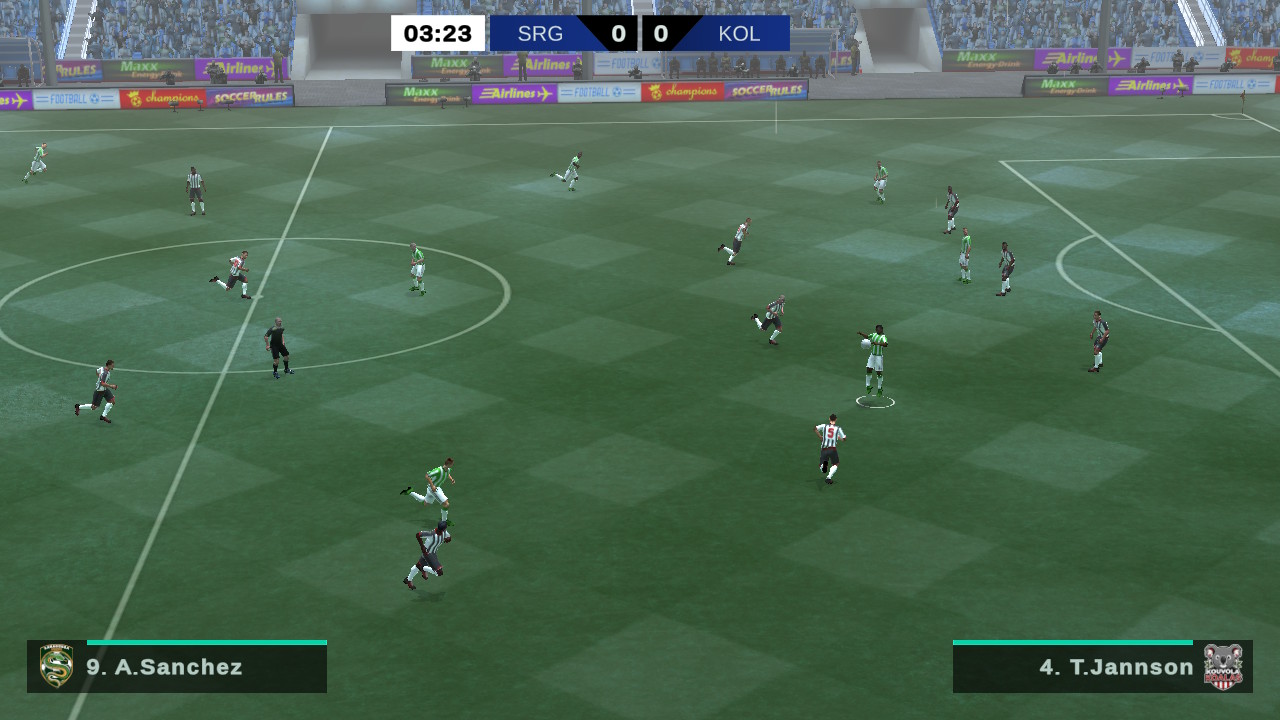Select the KOL team label on scoreboard
This screenshot has width=1280, height=720.
(x=739, y=32)
